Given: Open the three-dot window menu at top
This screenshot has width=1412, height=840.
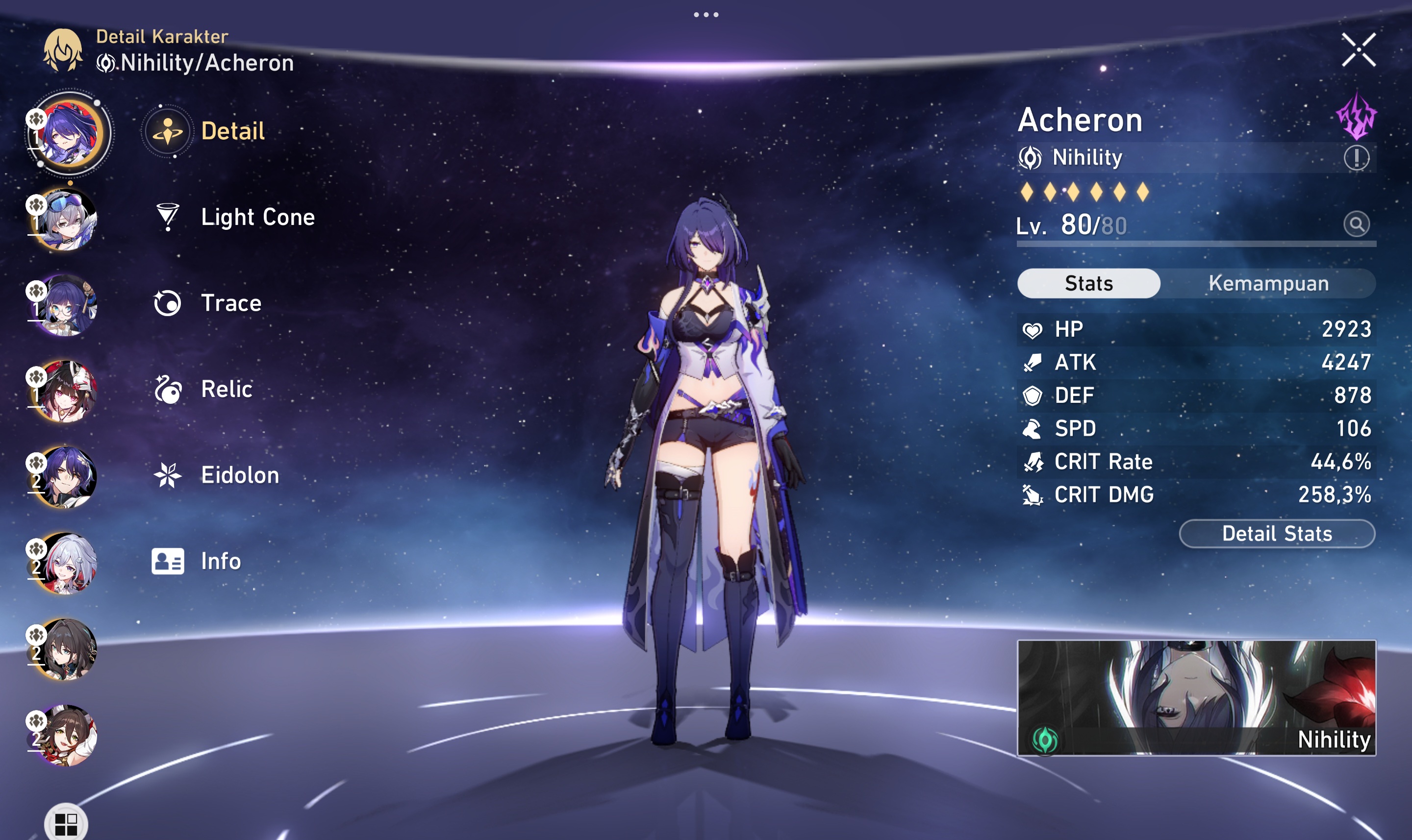Looking at the screenshot, I should [x=706, y=15].
